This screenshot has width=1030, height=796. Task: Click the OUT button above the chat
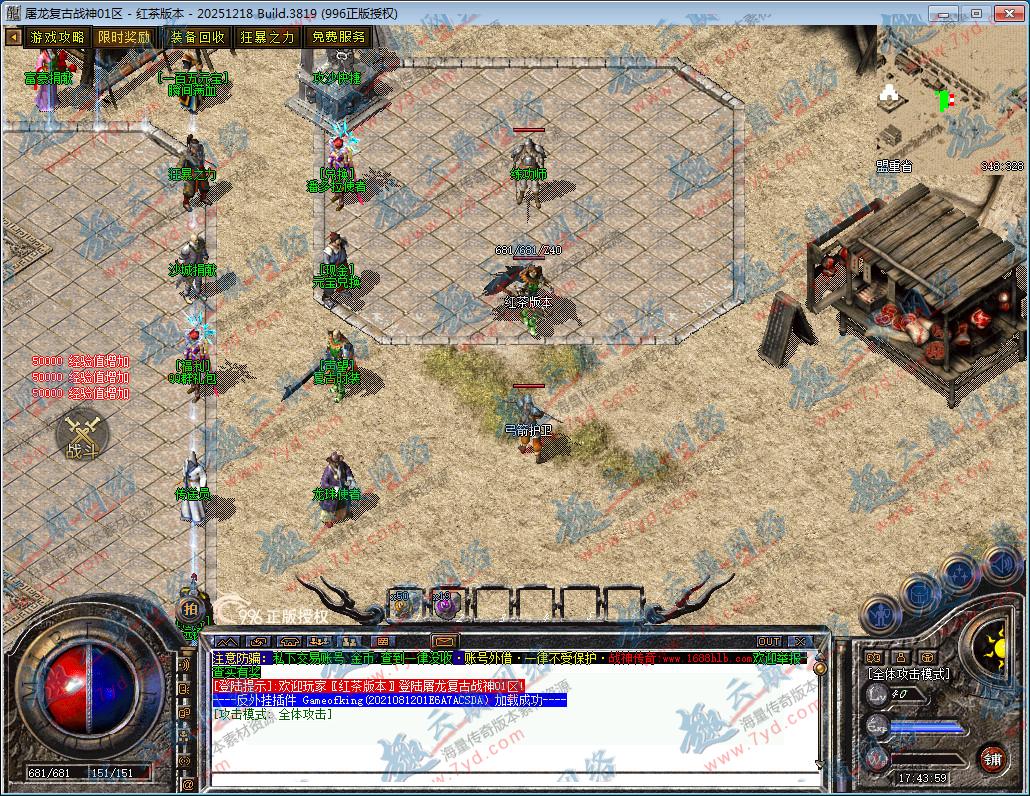coord(768,641)
